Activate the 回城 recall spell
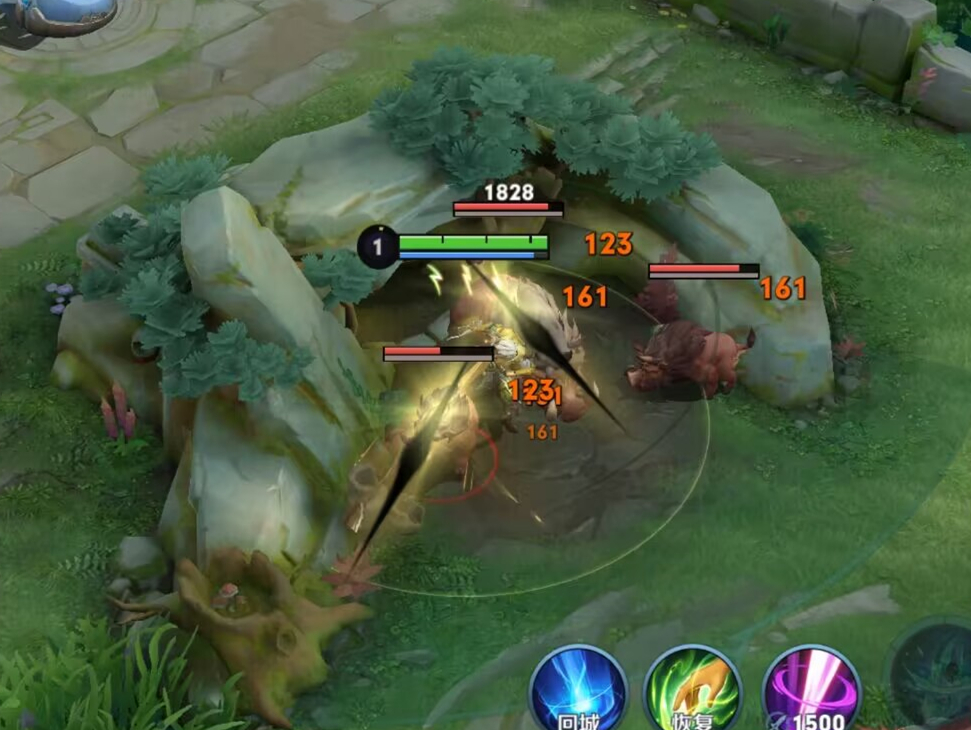The image size is (971, 730). coord(579,691)
